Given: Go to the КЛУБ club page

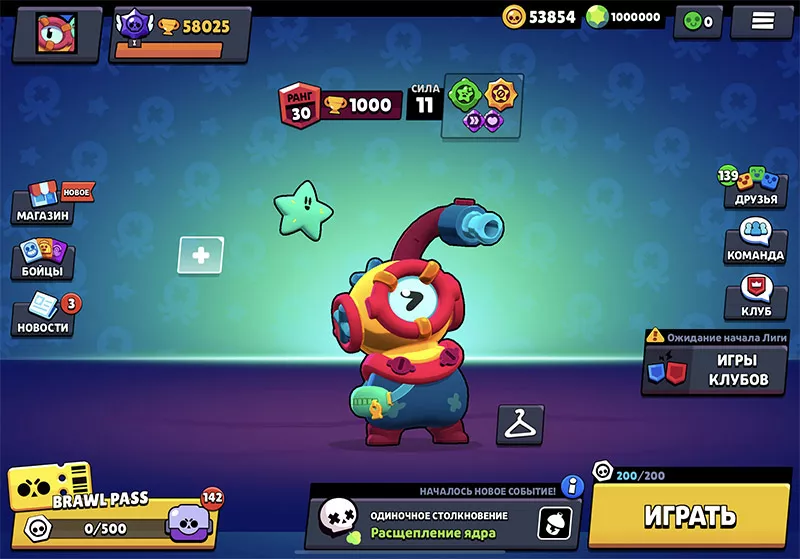Looking at the screenshot, I should coord(754,298).
